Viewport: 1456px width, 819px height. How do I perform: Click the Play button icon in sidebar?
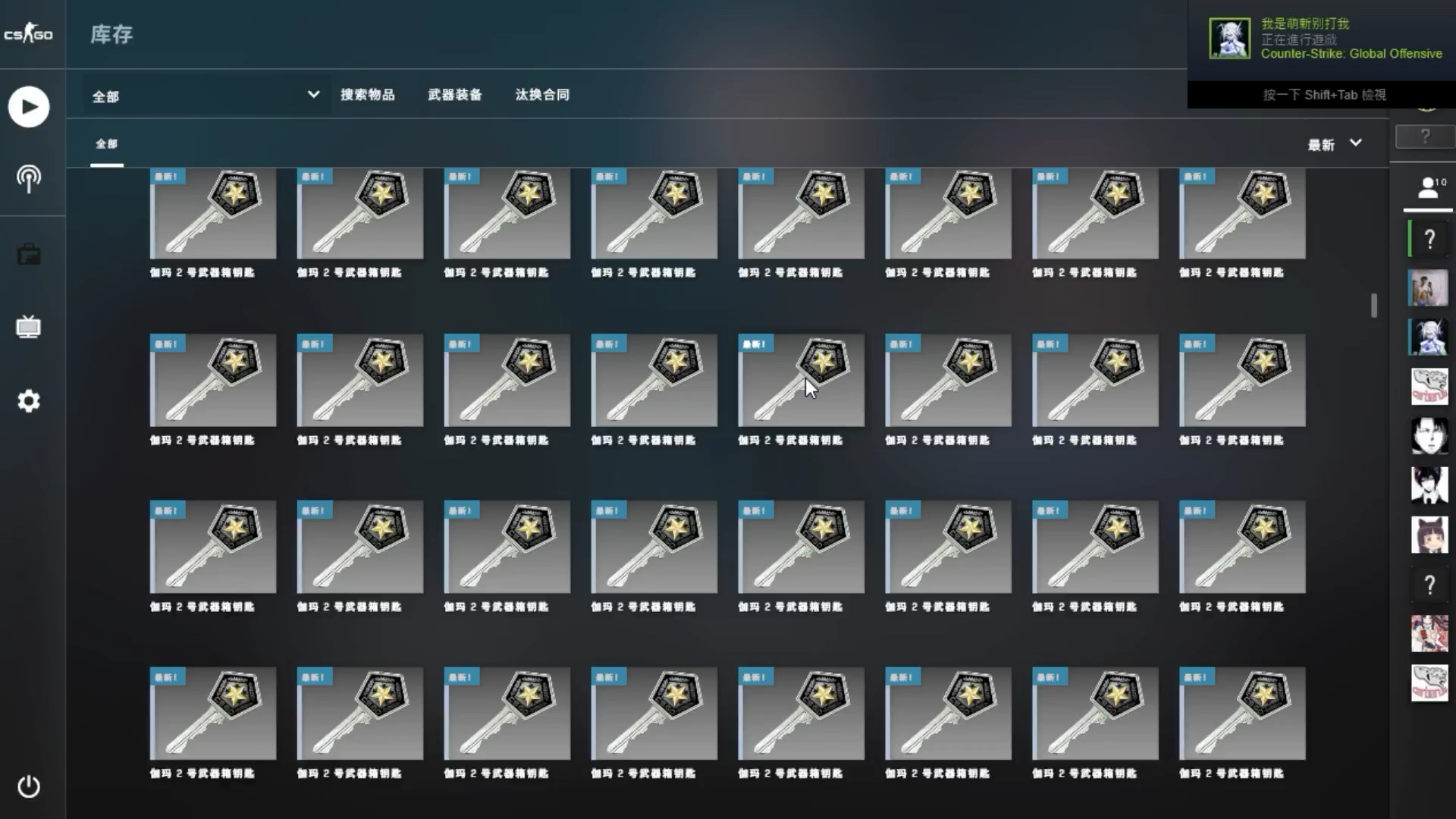click(29, 106)
